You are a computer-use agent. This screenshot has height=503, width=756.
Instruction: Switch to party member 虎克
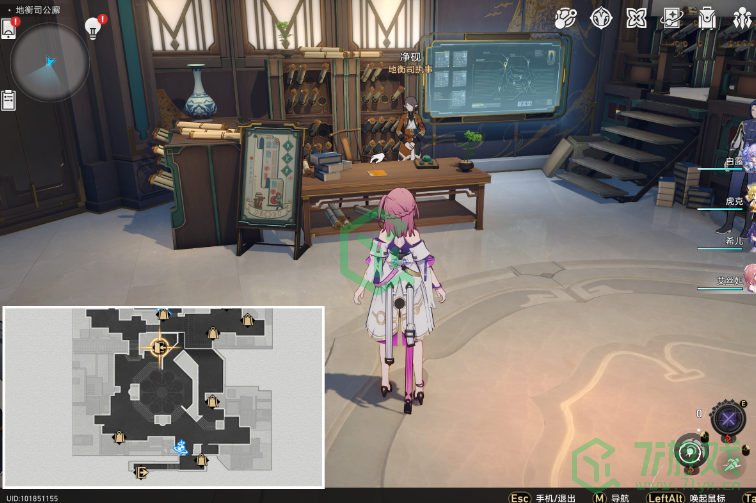point(735,201)
